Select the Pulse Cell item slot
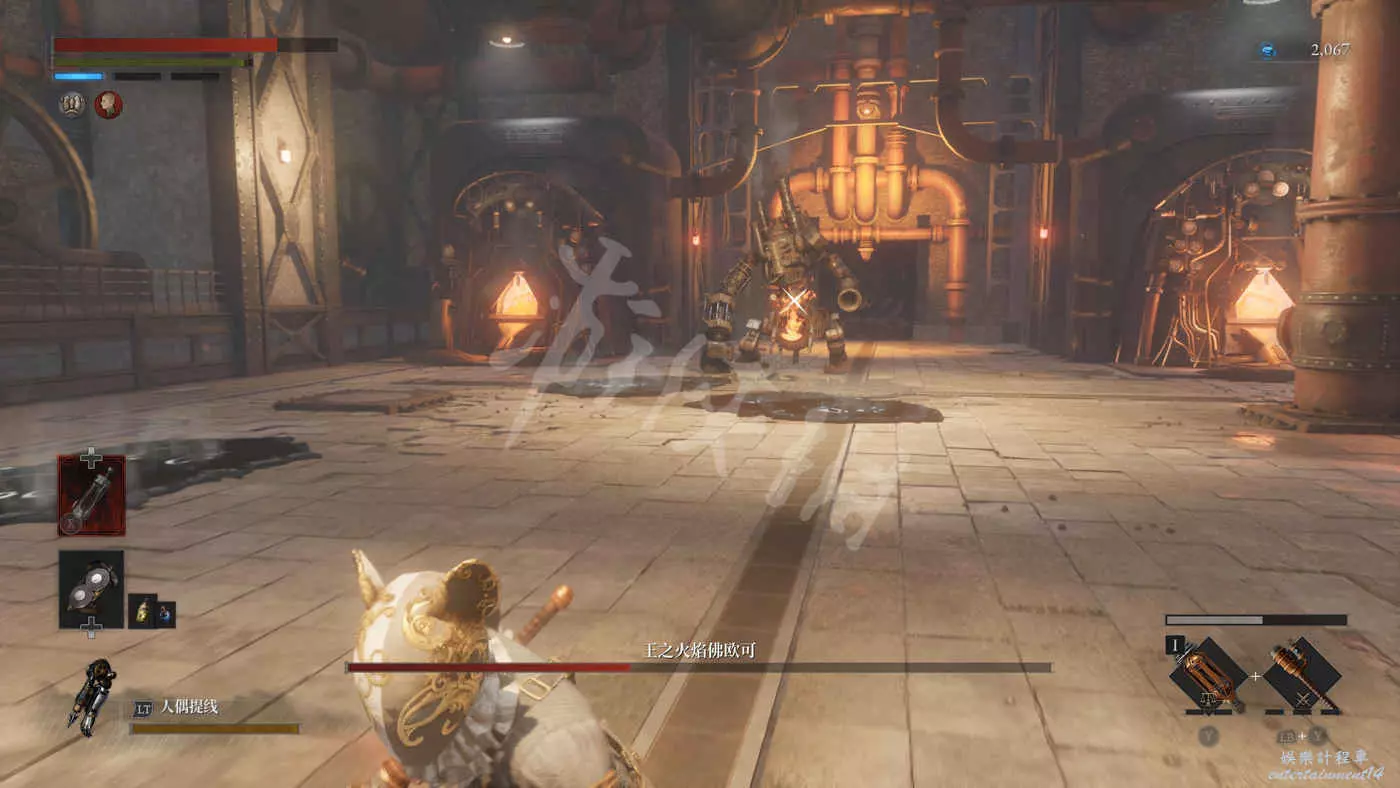This screenshot has height=788, width=1400. [x=91, y=495]
